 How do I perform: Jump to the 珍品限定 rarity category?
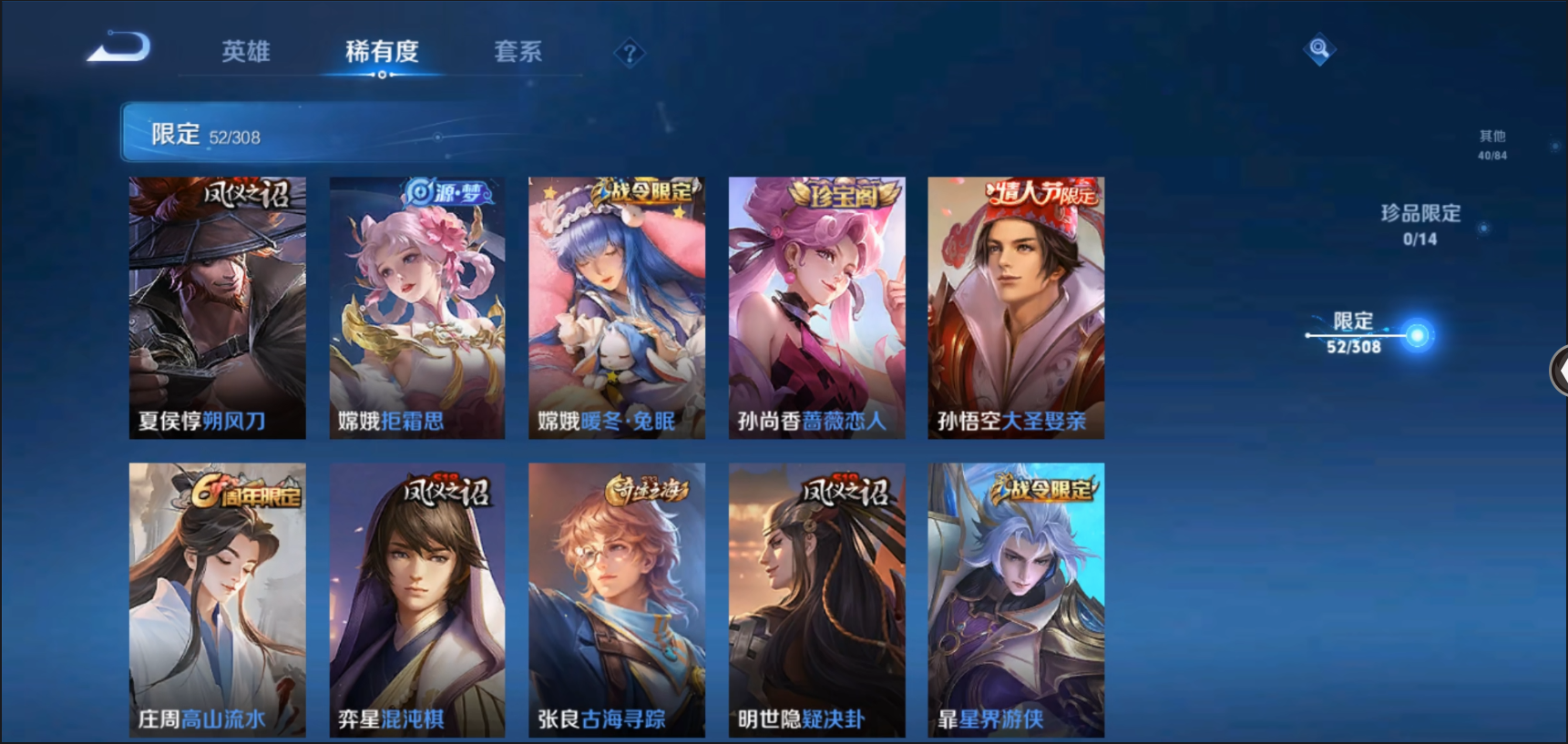pyautogui.click(x=1420, y=223)
